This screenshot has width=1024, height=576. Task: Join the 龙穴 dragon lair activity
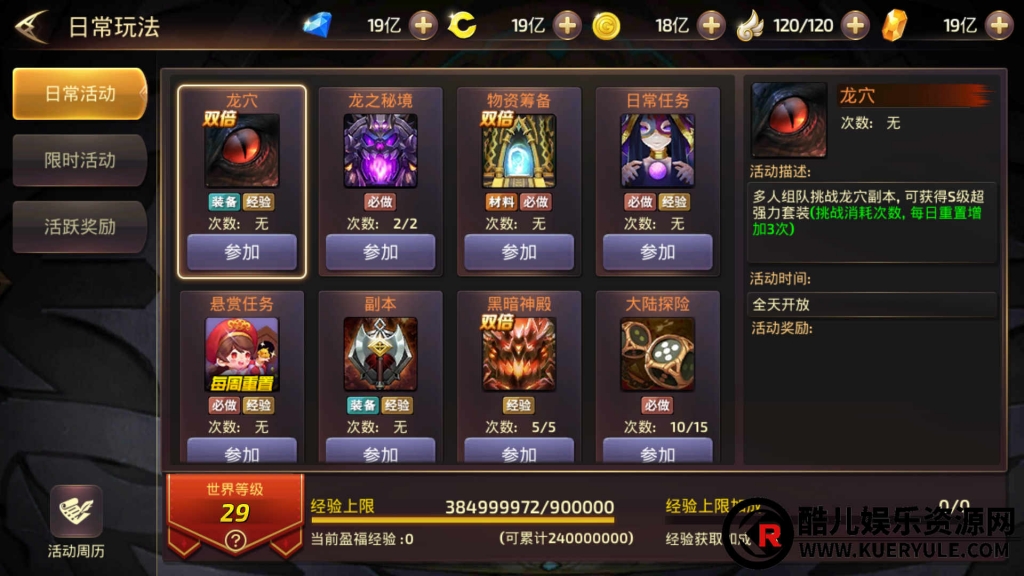(242, 252)
